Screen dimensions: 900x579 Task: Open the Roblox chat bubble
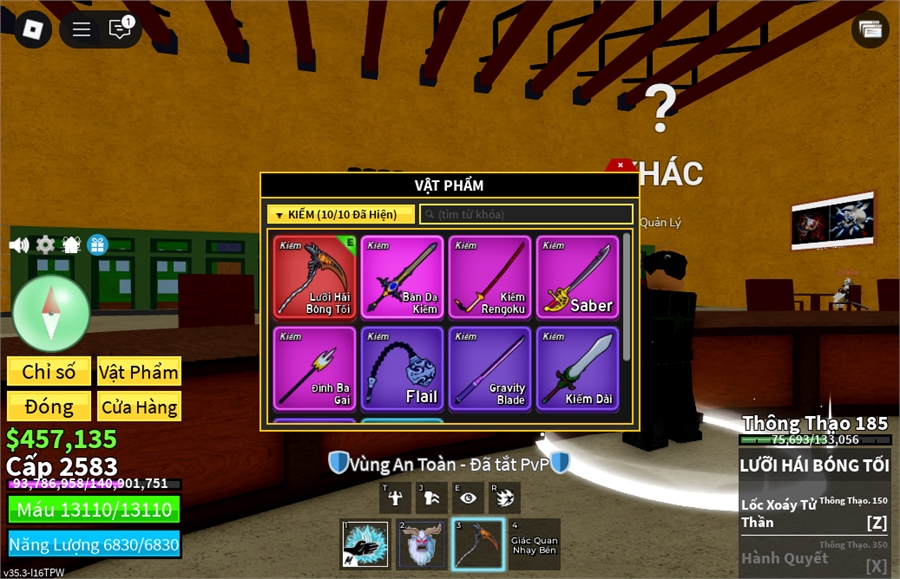tap(120, 29)
